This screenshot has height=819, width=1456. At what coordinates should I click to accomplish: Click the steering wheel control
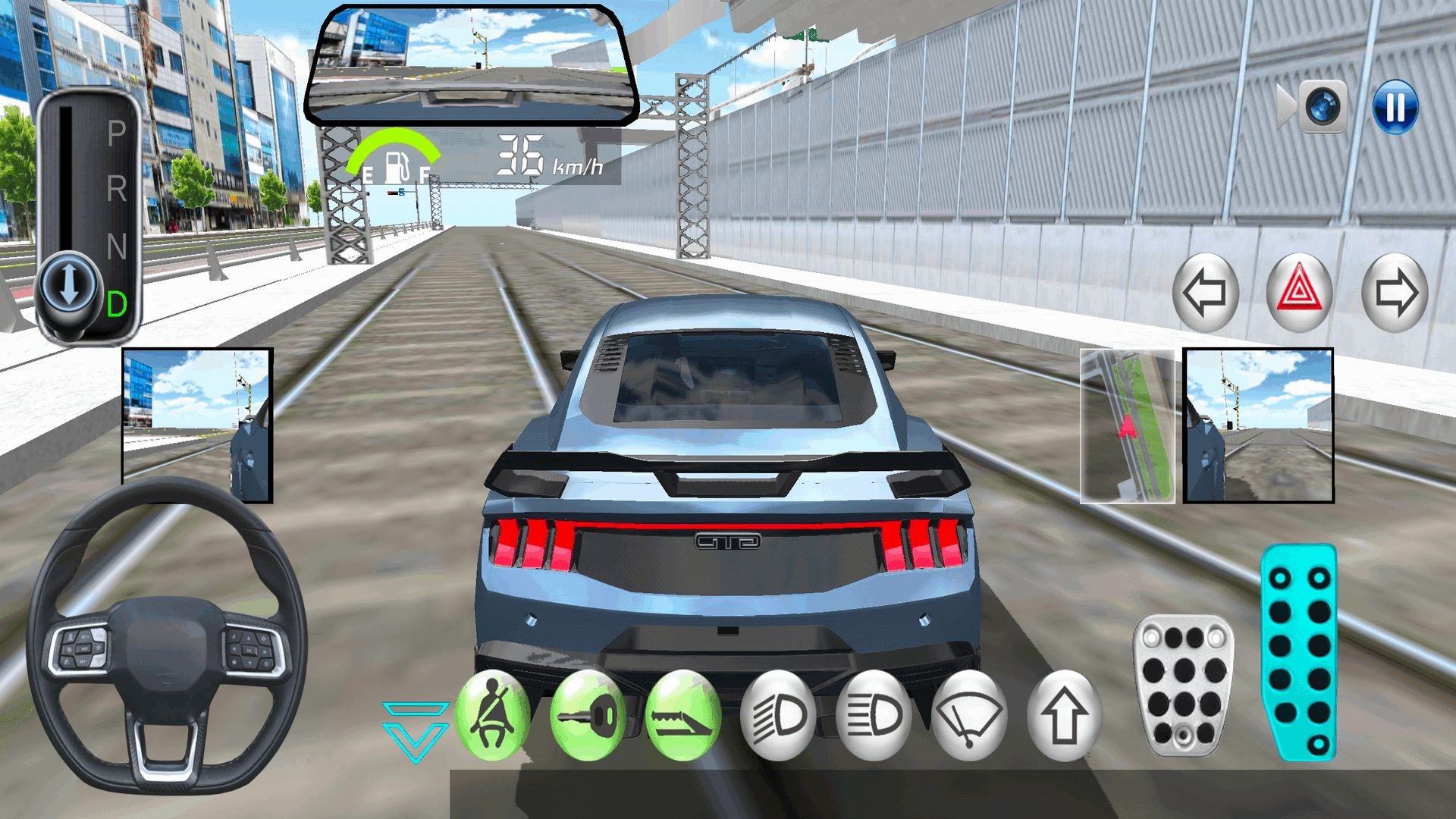(166, 637)
